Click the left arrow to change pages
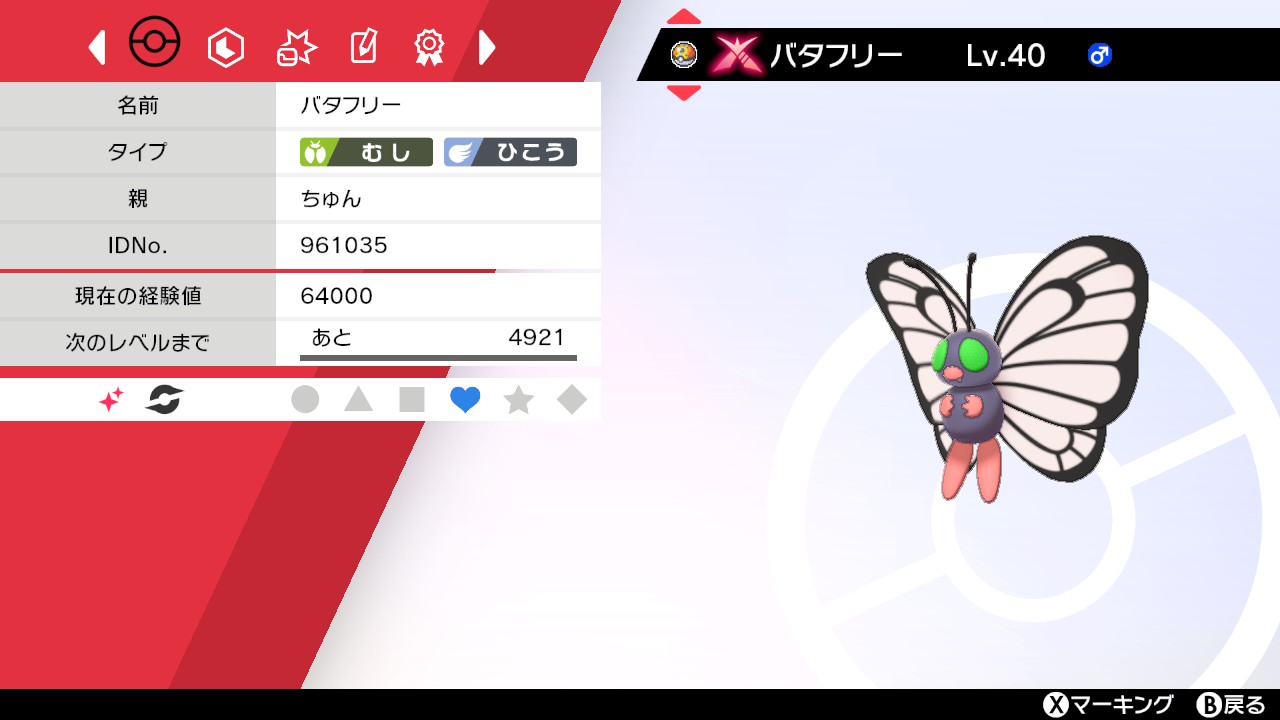1280x720 pixels. 97,47
